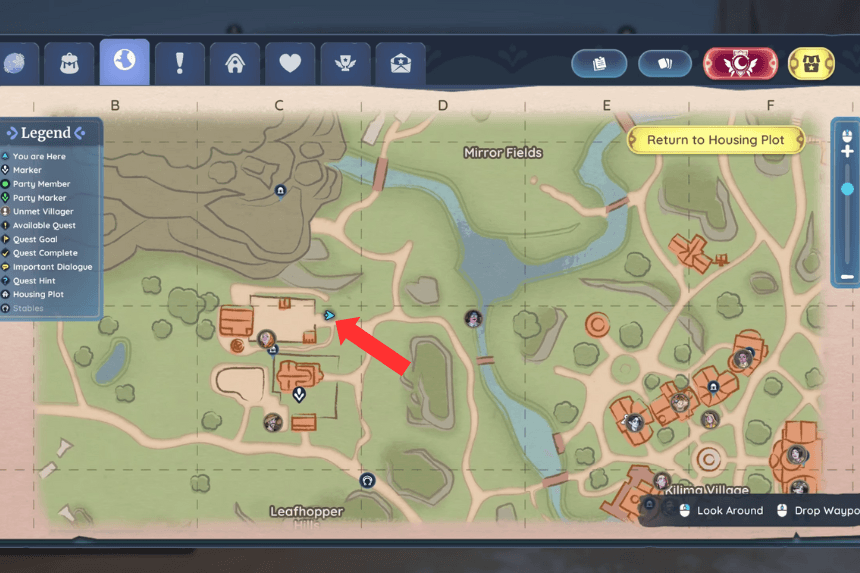Select the globe map tab
Viewport: 860px width, 573px height.
(125, 62)
